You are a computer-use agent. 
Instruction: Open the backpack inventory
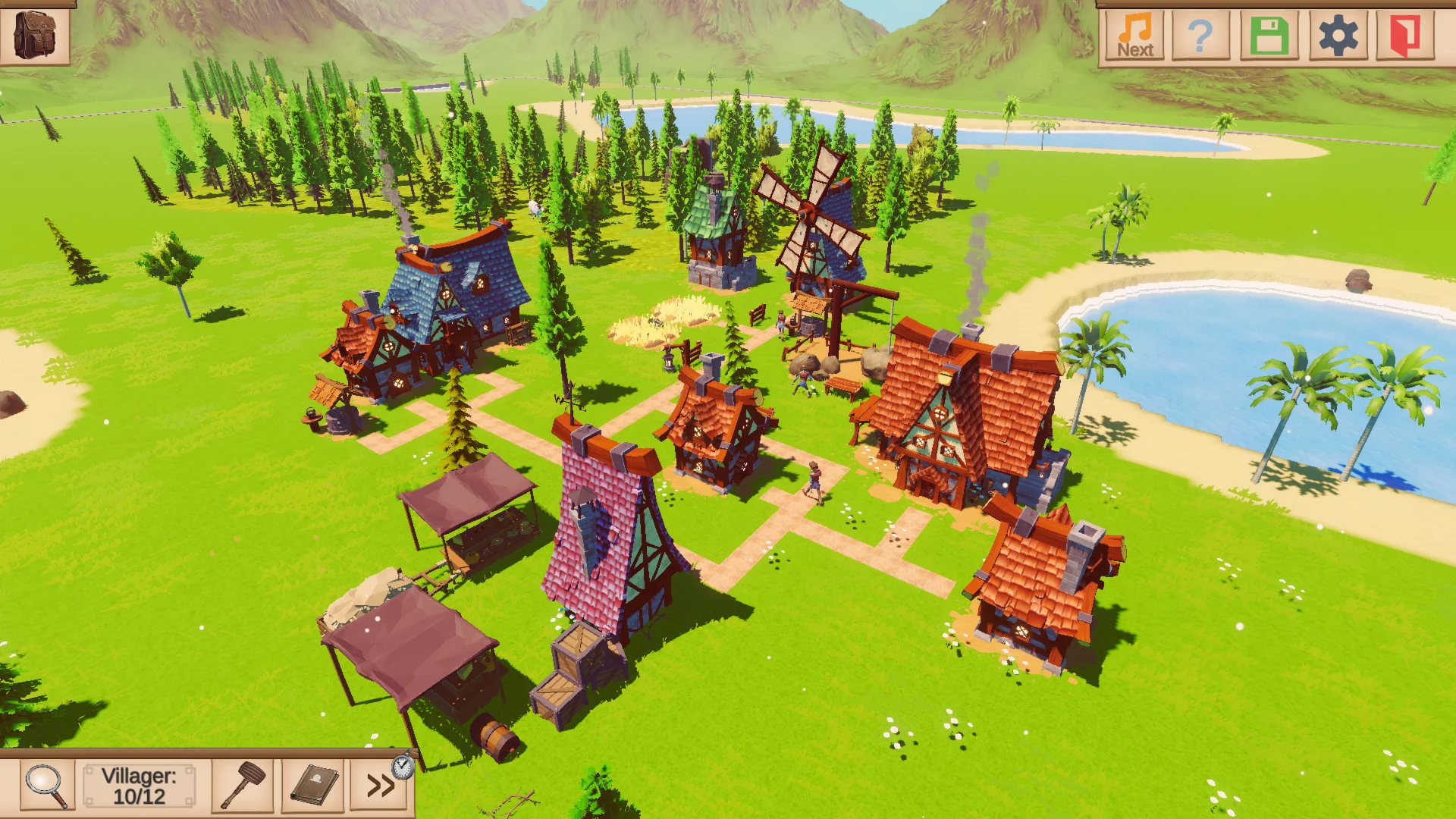[x=35, y=33]
